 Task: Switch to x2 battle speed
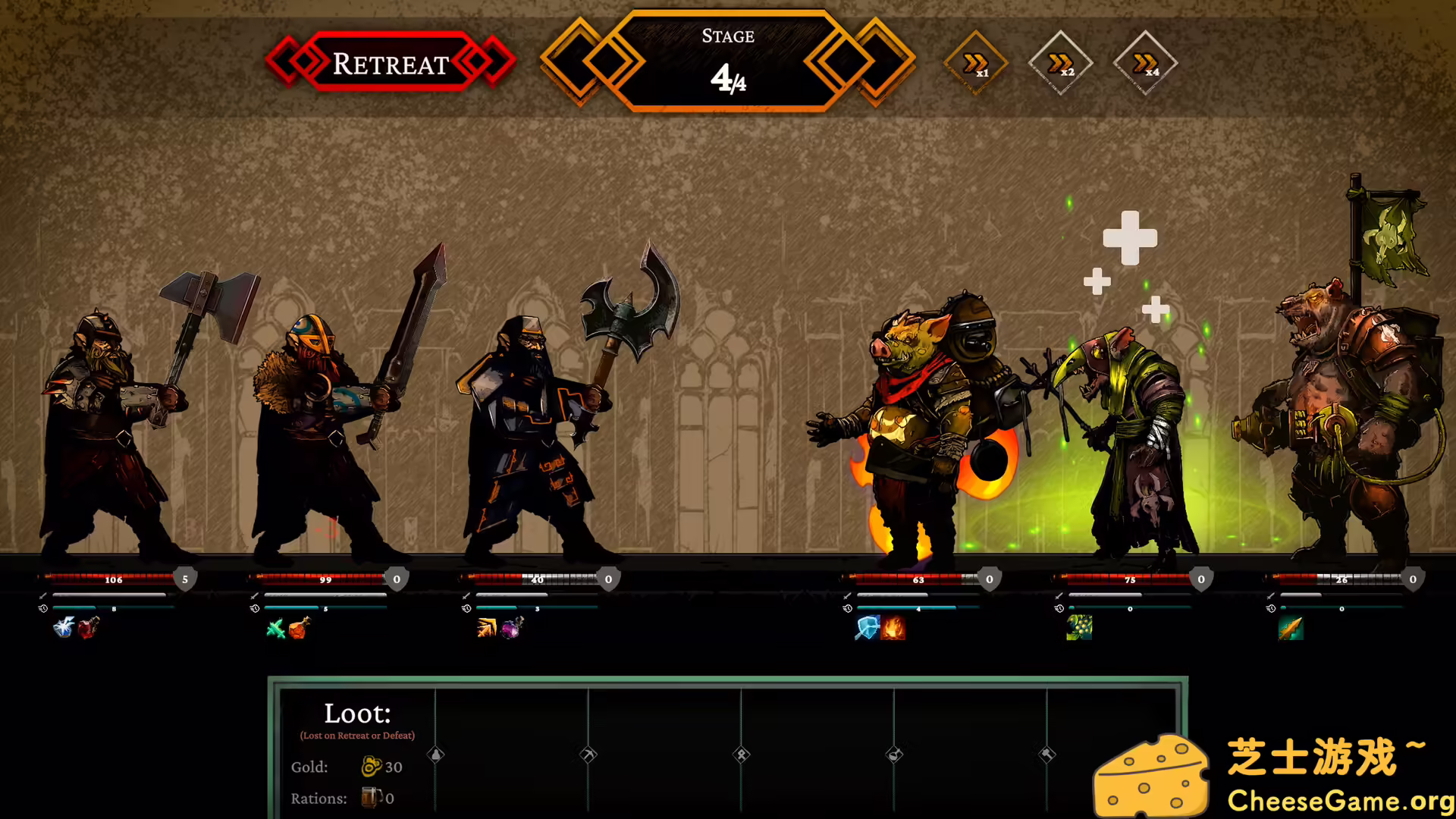[x=1061, y=62]
